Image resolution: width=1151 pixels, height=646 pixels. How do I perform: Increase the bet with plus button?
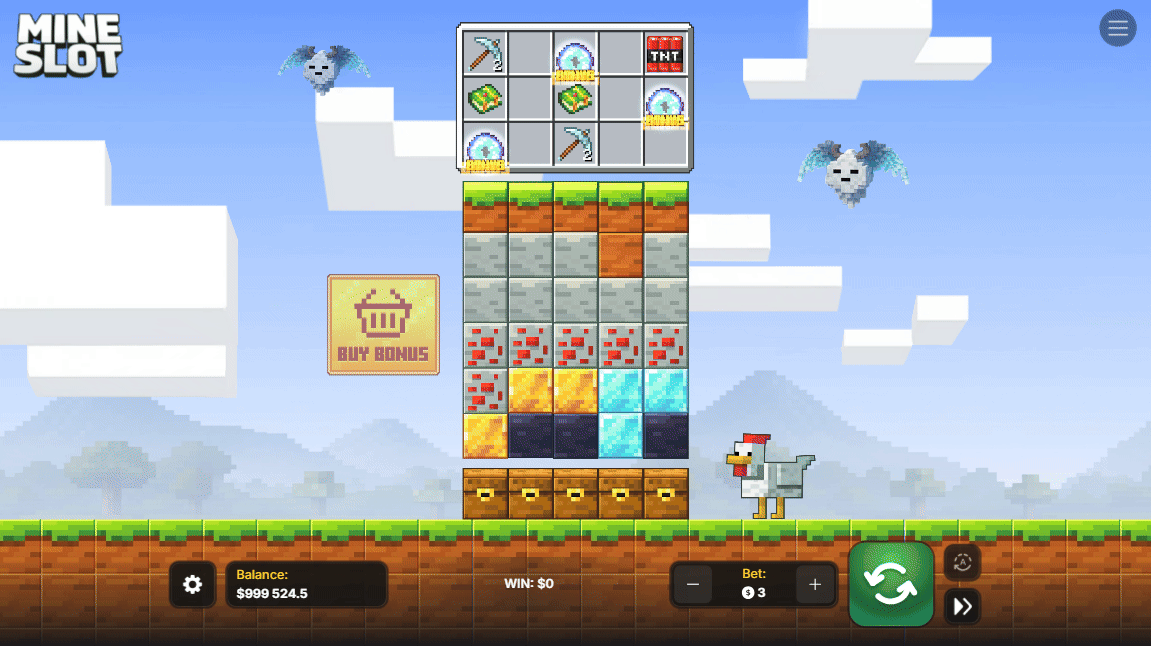point(815,585)
